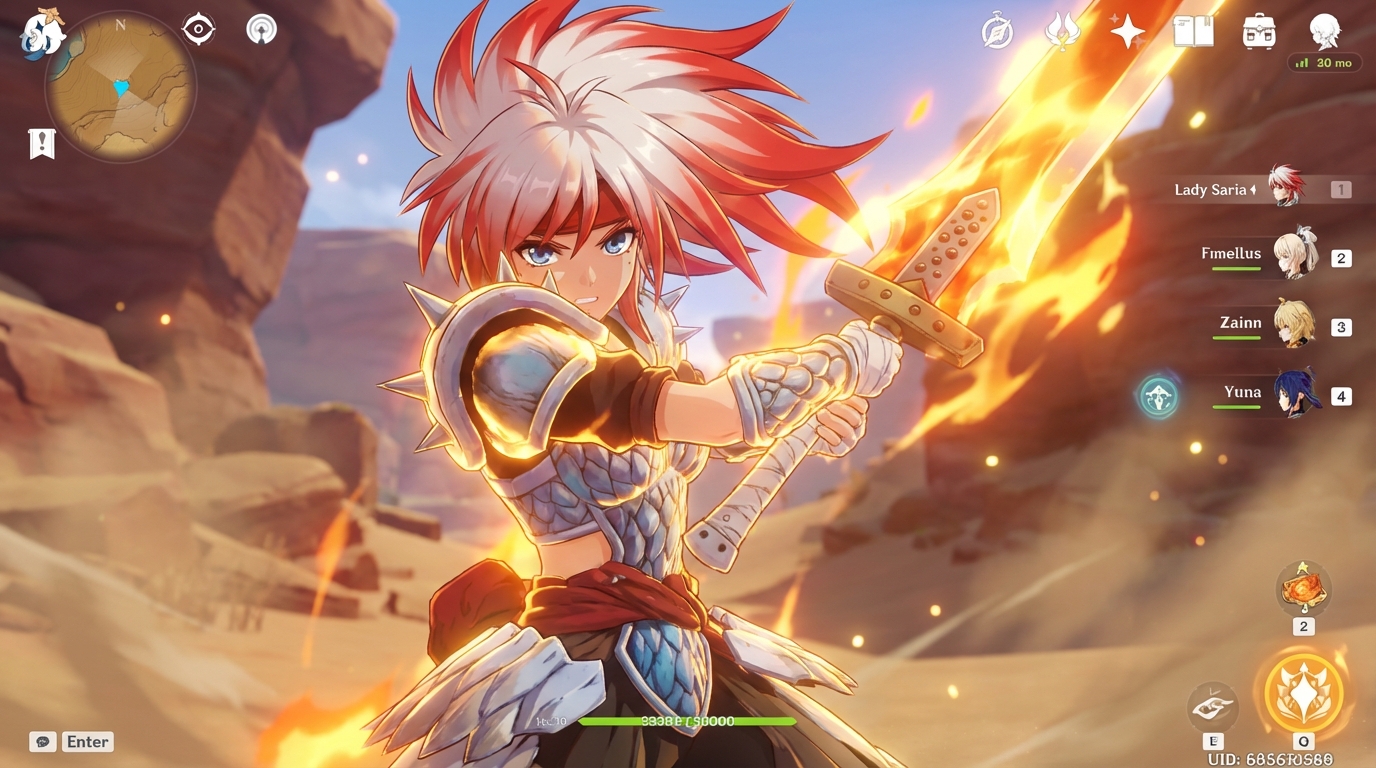Open the Events compass icon
The width and height of the screenshot is (1376, 768).
(997, 31)
